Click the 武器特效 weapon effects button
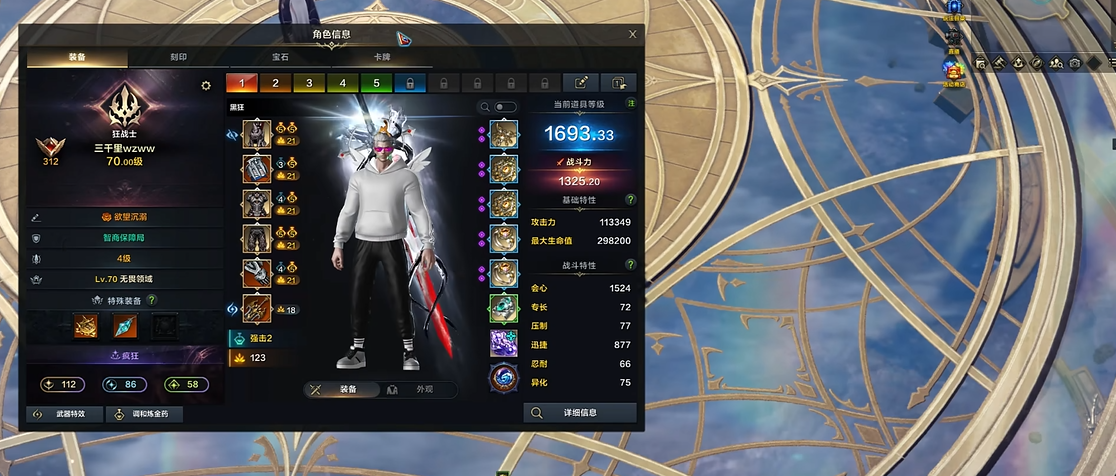This screenshot has height=476, width=1116. 64,413
